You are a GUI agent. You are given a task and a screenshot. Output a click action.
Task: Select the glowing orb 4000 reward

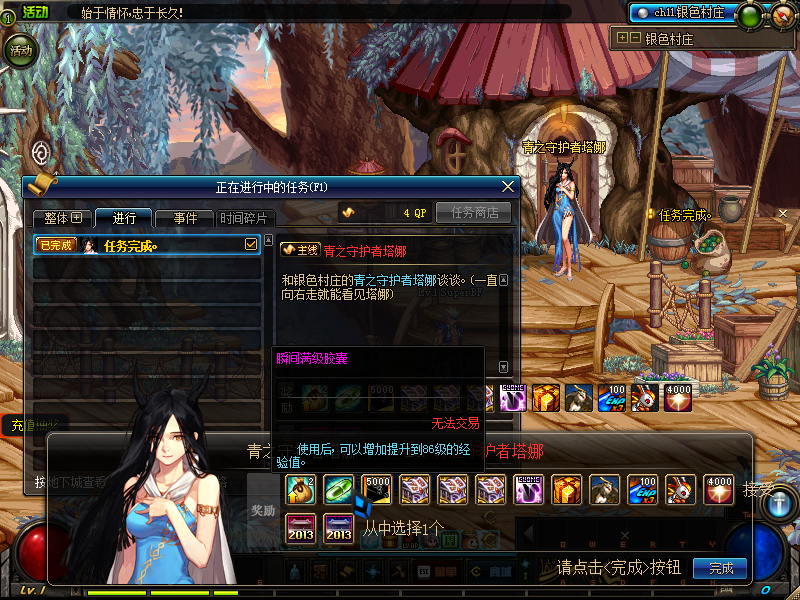(x=718, y=489)
